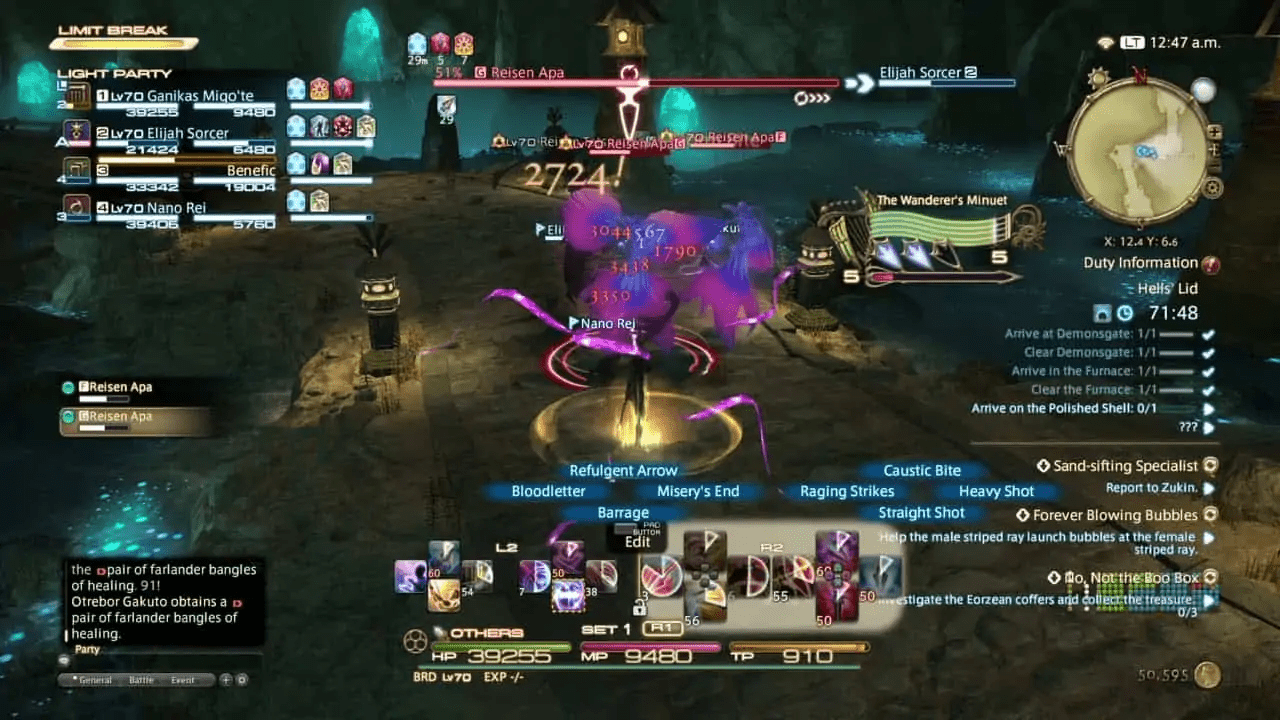Select the Refulgent Arrow action icon
1280x720 pixels.
pos(624,470)
